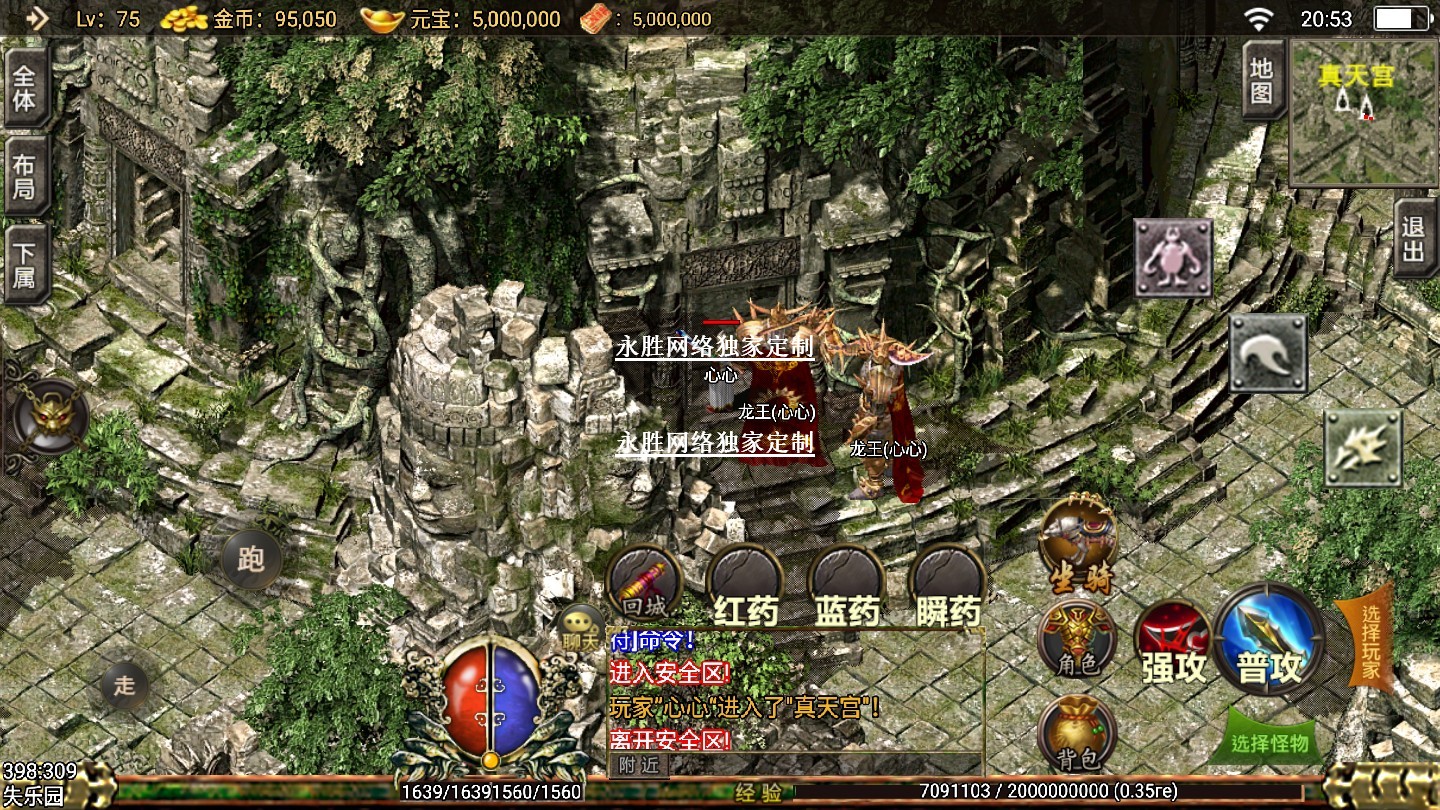Open the 下属 subordinates button
This screenshot has height=810, width=1440.
25,265
